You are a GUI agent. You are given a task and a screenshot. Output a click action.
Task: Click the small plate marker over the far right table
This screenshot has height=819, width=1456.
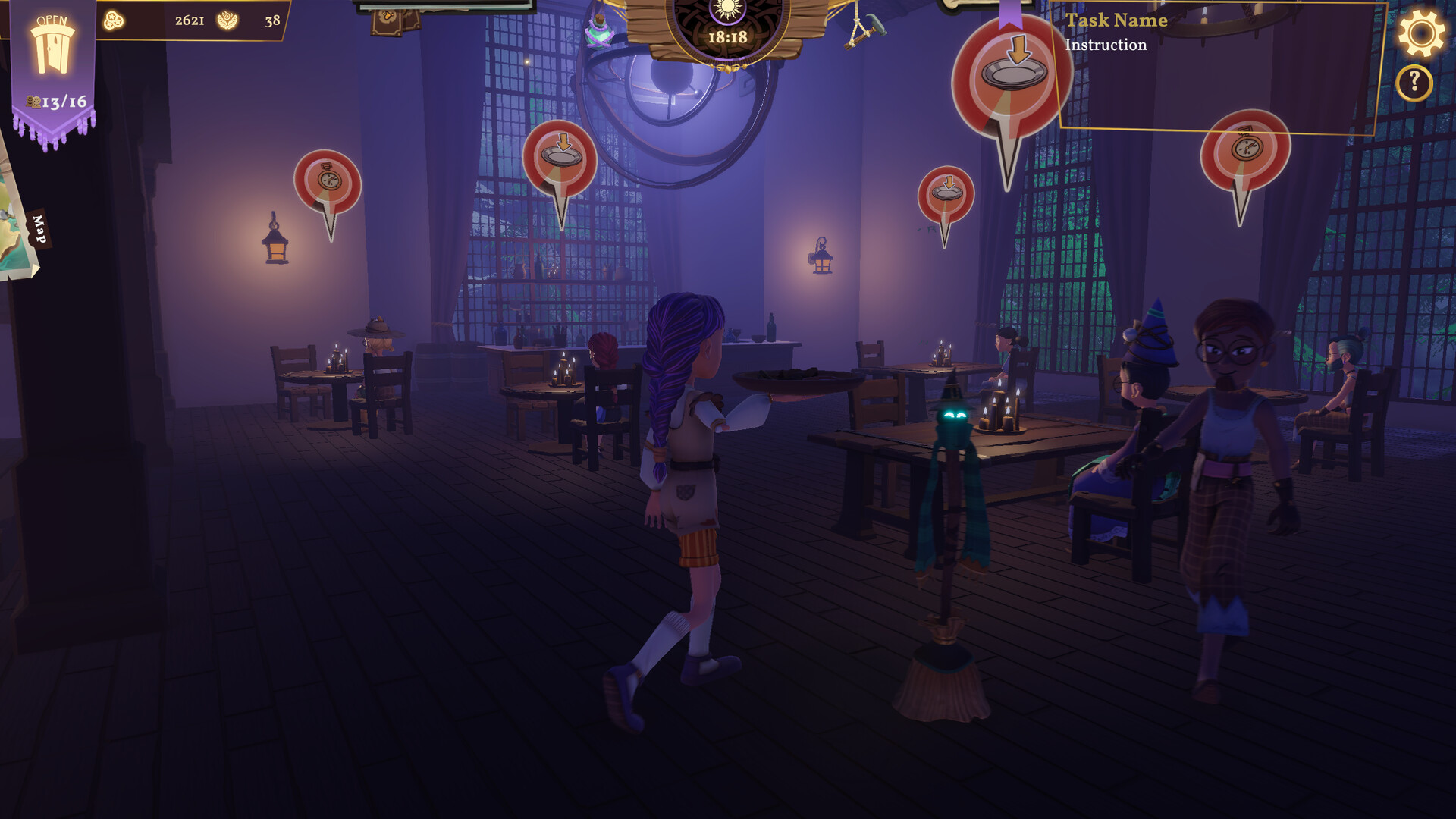point(946,192)
